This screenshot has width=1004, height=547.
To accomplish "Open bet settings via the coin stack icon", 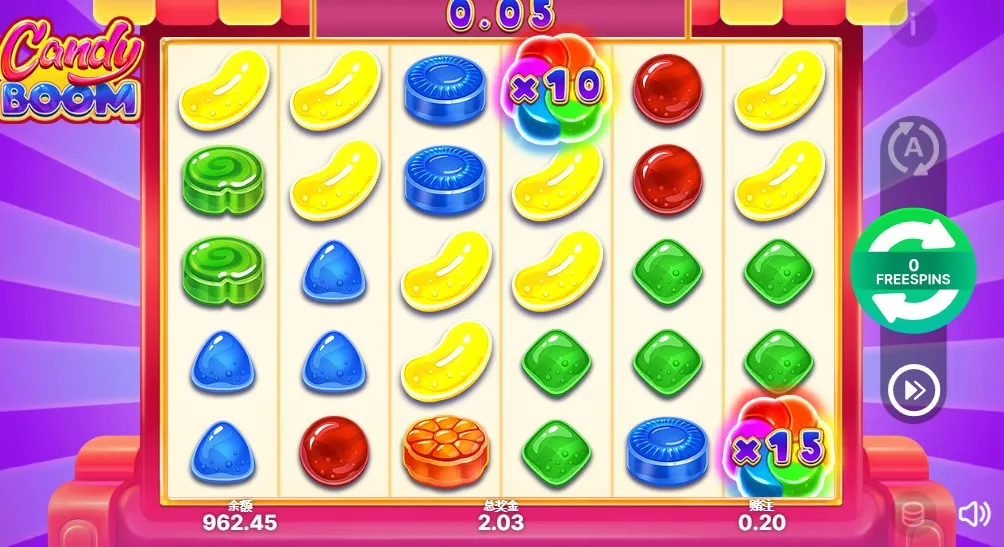I will coord(913,514).
